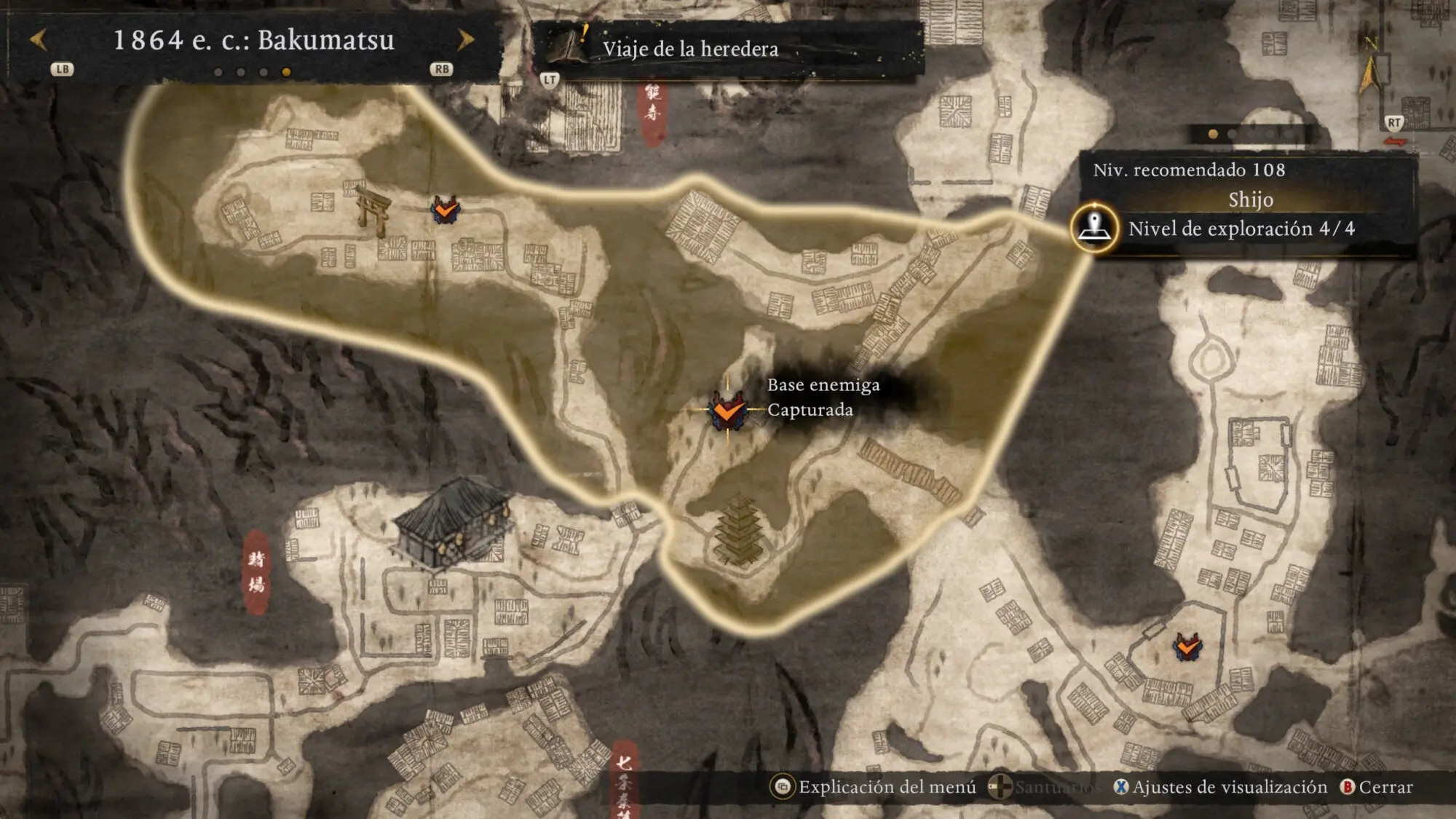Close the map with Cerrar
Image resolution: width=1456 pixels, height=819 pixels.
tap(1377, 787)
